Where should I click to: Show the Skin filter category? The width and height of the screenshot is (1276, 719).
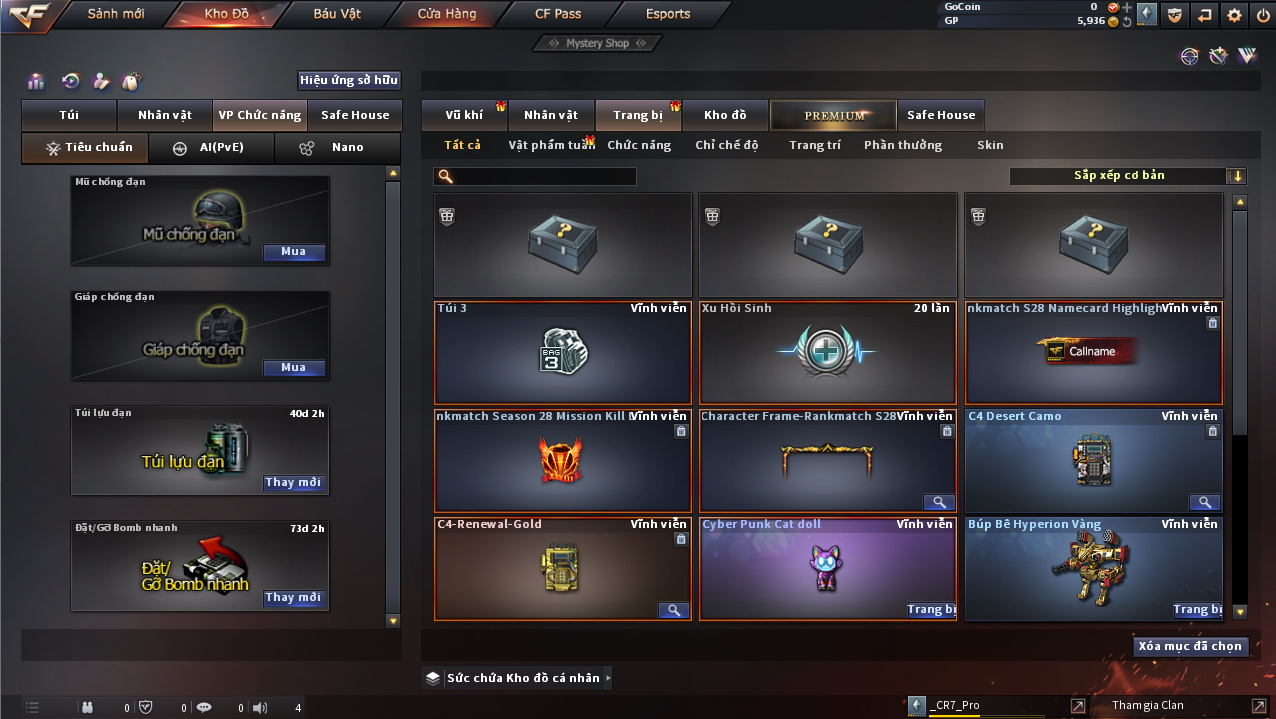coord(990,145)
